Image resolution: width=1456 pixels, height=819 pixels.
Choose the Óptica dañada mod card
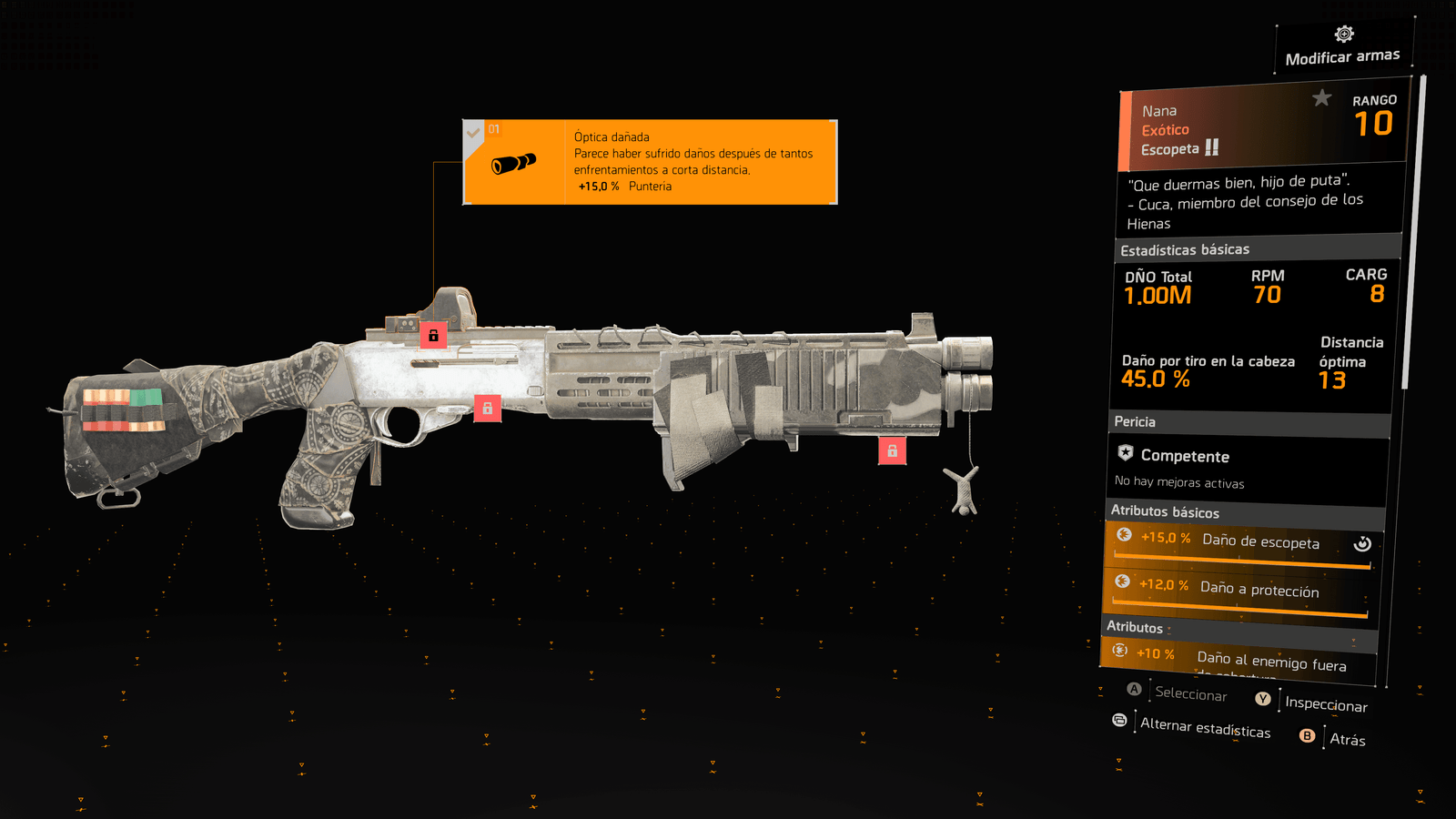point(650,162)
